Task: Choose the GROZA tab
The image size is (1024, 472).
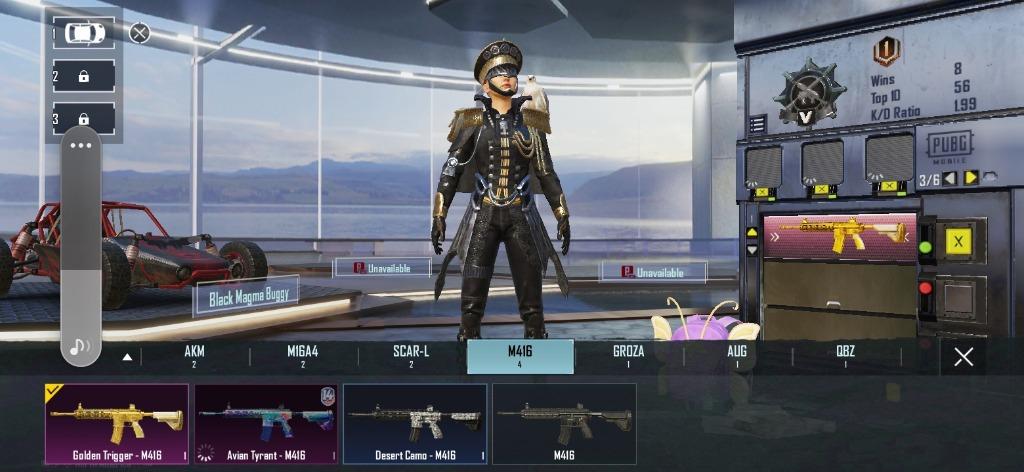Action: 628,356
